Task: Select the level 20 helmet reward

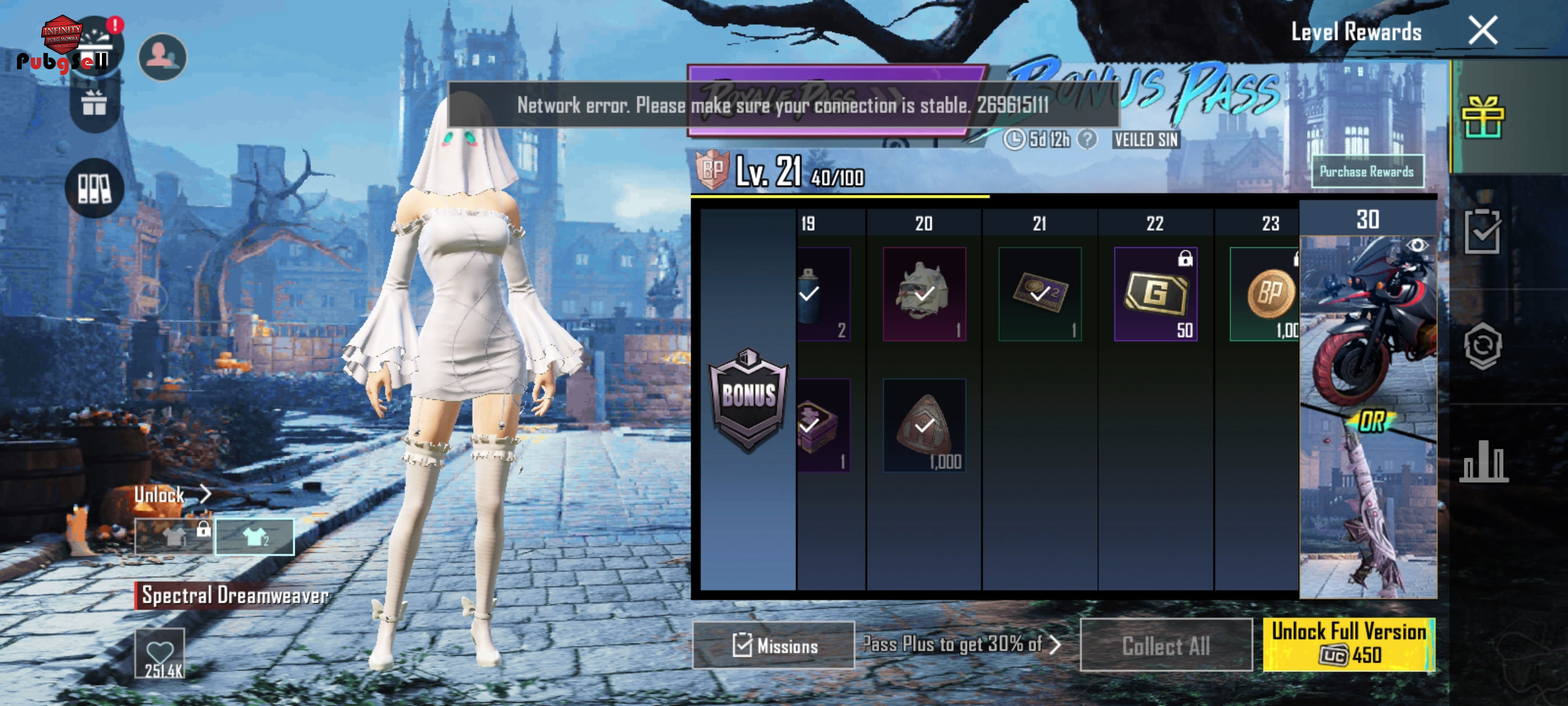Action: [924, 294]
